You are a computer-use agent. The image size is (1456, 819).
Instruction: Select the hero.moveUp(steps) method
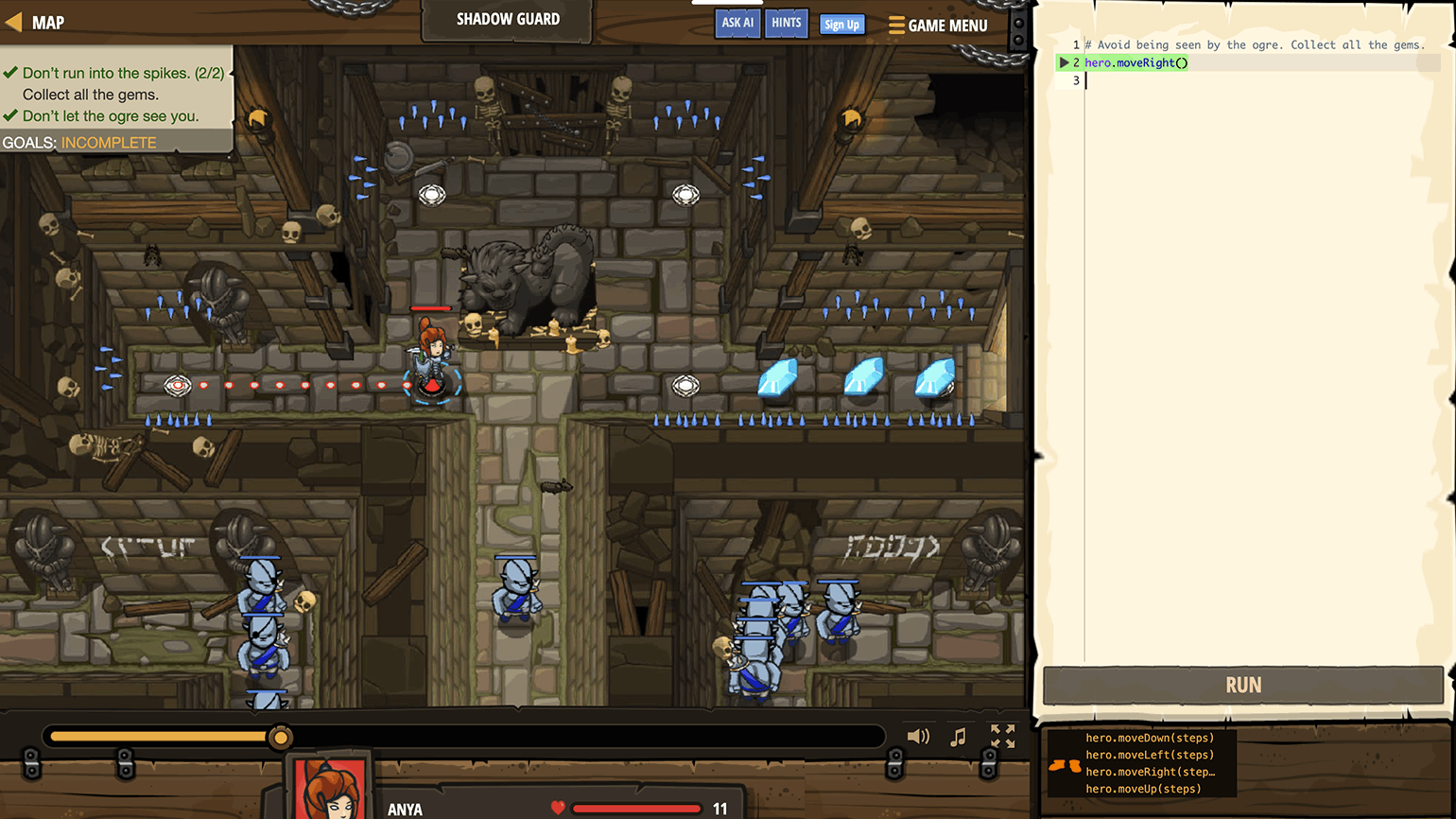tap(1142, 789)
